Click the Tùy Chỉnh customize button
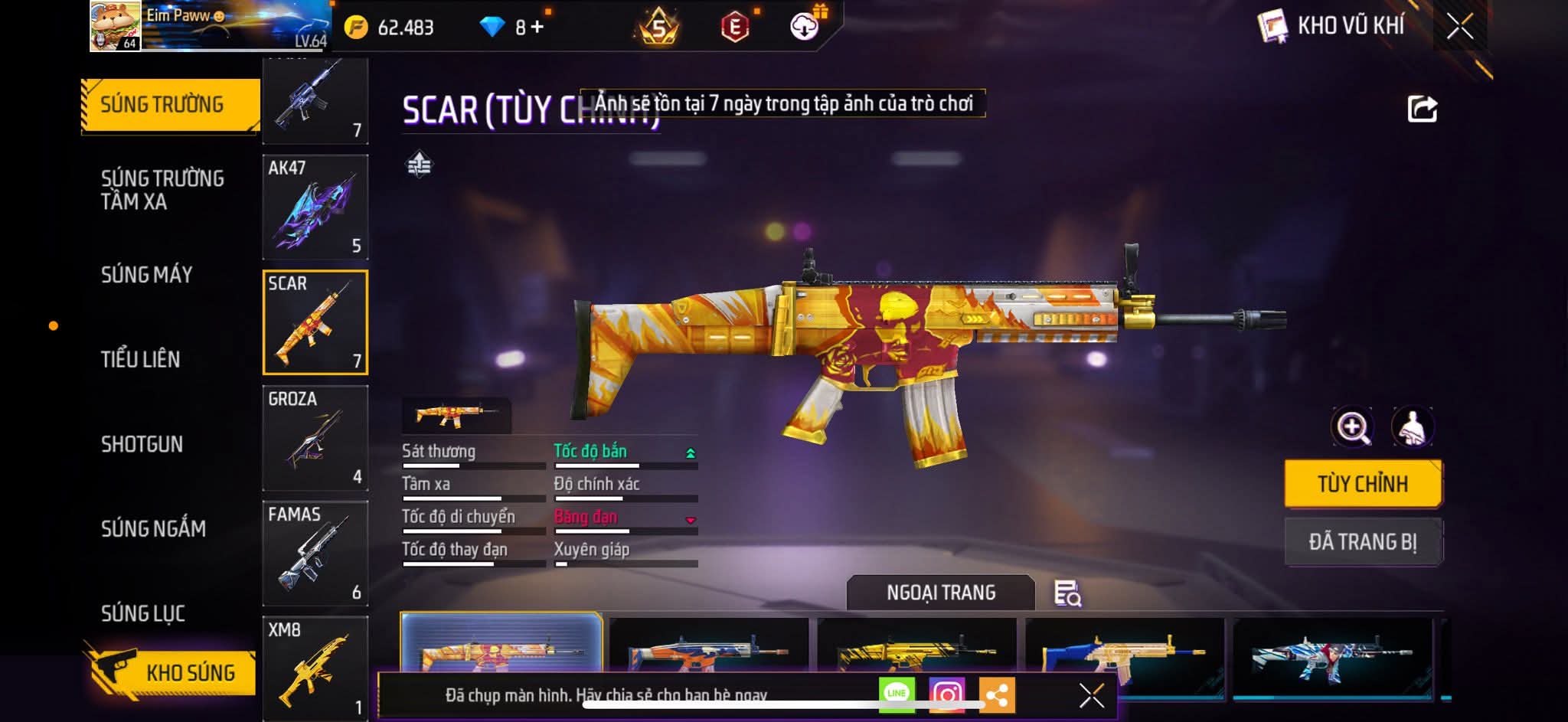The width and height of the screenshot is (1568, 722). 1363,484
